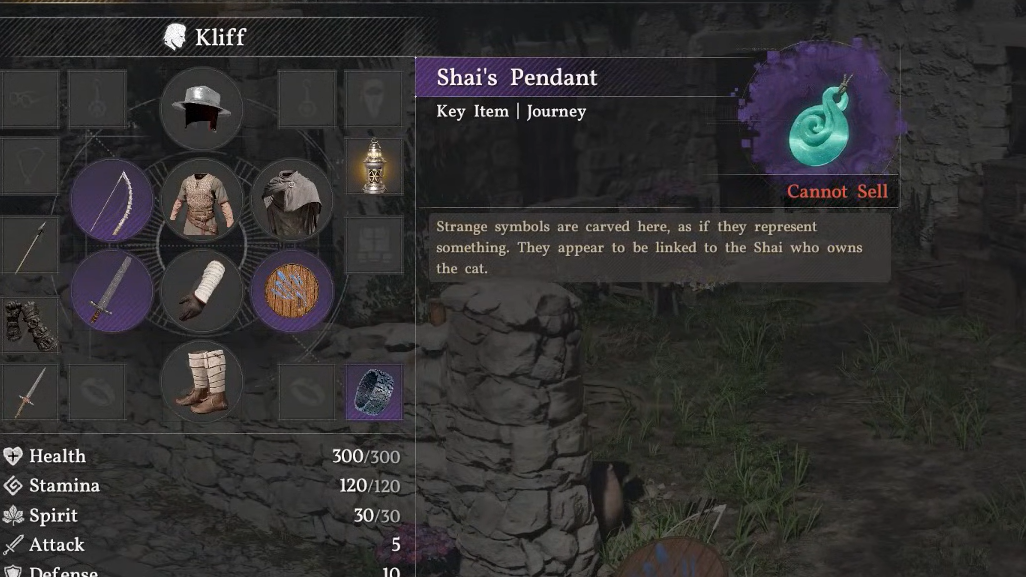The width and height of the screenshot is (1026, 577).
Task: Choose the bandaged glove slot
Action: click(201, 290)
